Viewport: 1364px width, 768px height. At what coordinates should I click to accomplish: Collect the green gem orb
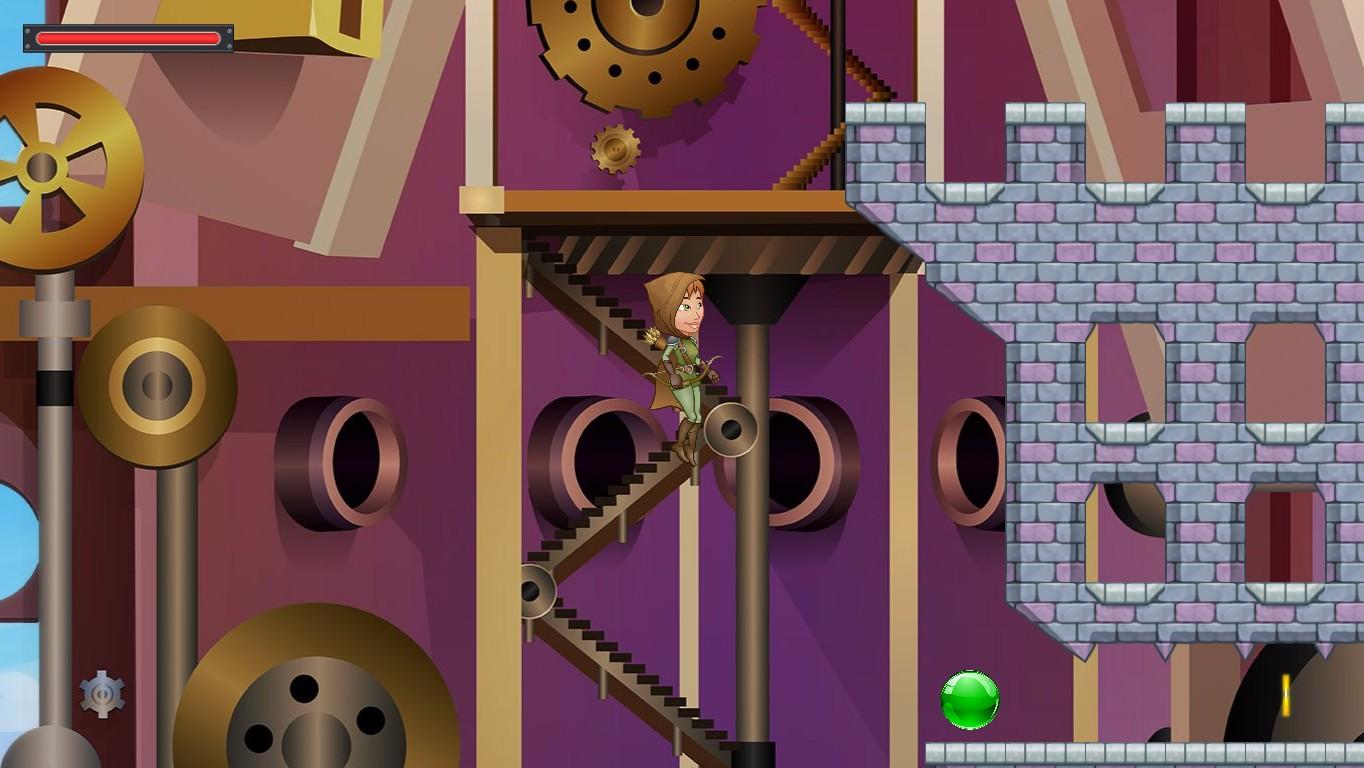[968, 698]
